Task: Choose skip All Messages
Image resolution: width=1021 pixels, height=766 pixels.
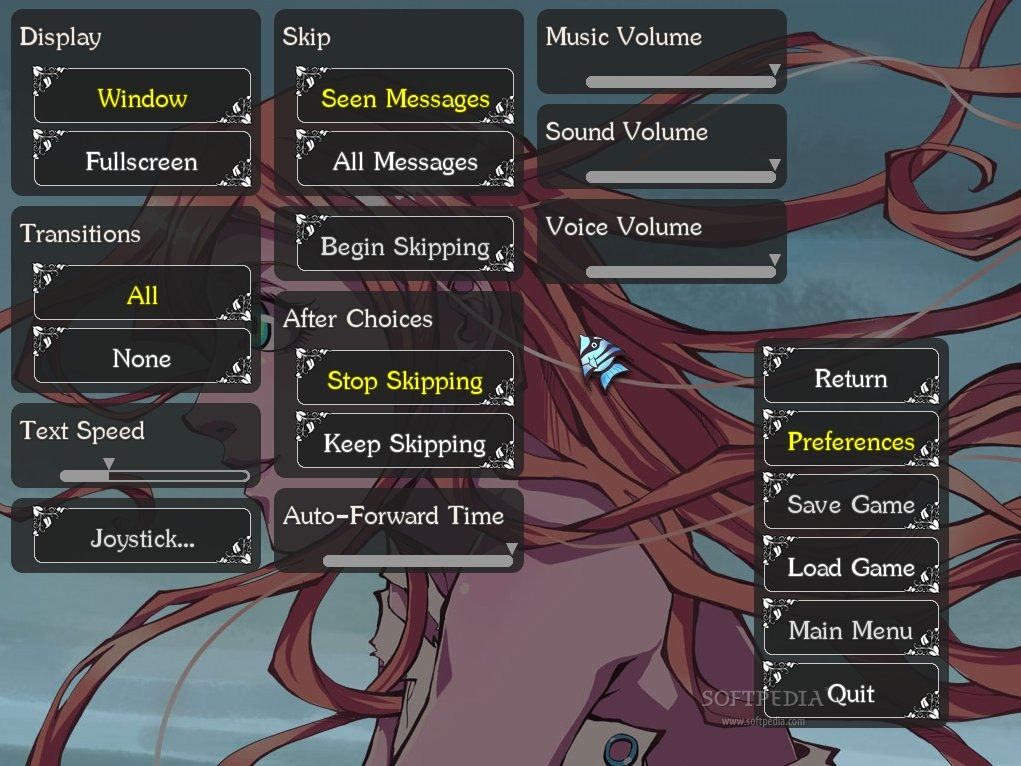Action: [405, 161]
